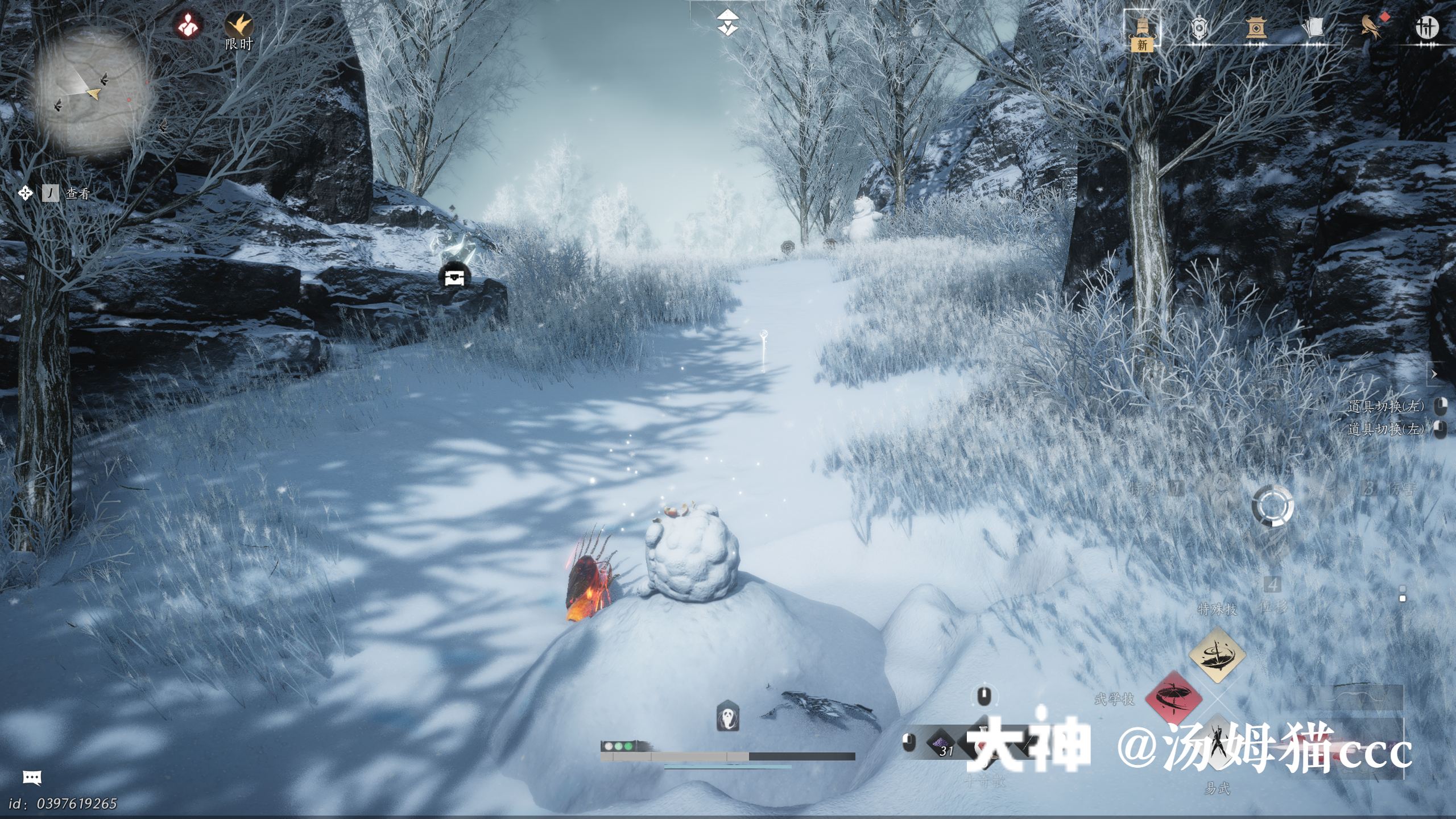Screen dimensions: 1456x819
Task: Open the golden bird messenger icon
Action: [x=1371, y=26]
